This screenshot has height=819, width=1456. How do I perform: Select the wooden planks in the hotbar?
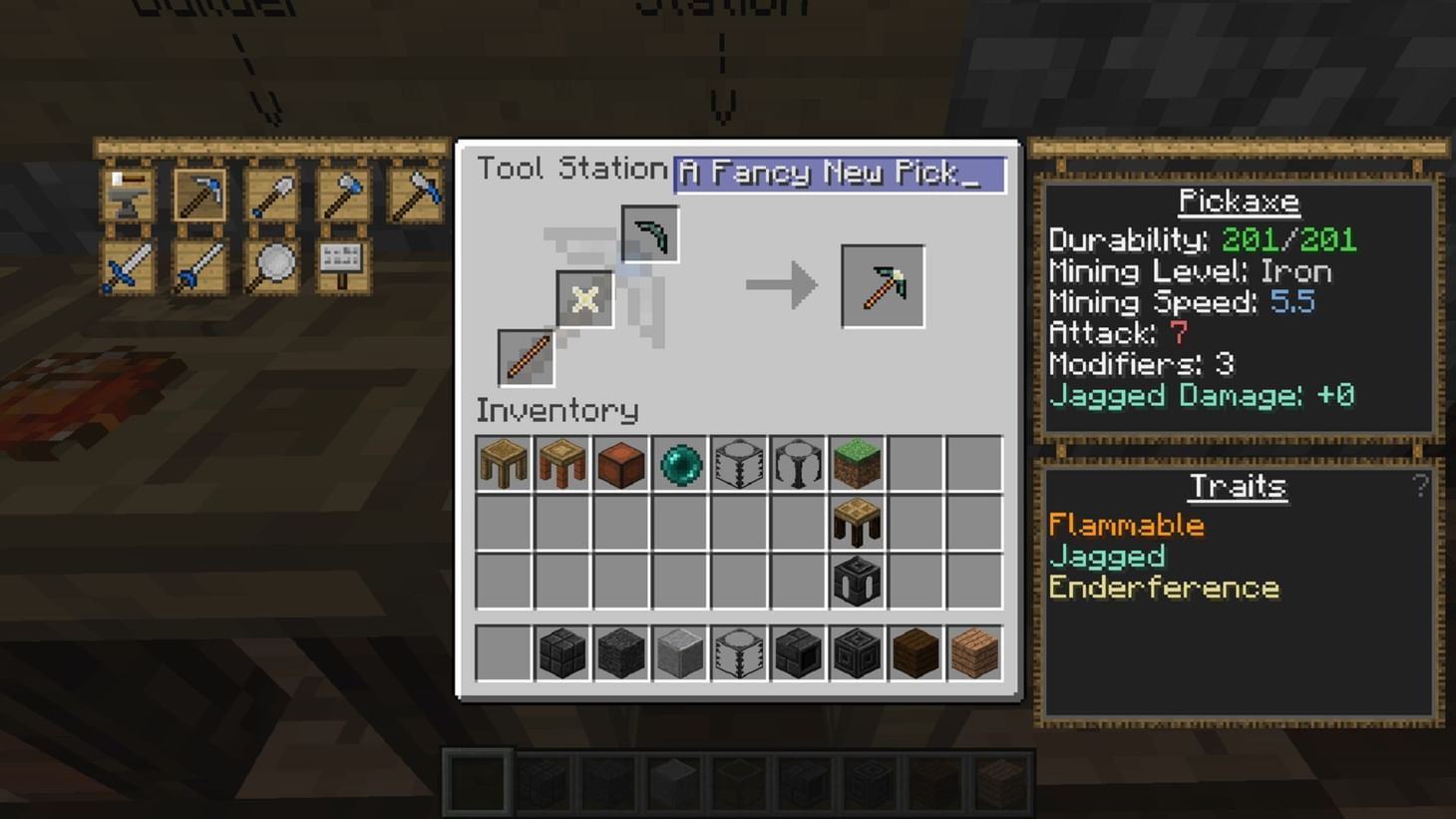pos(973,653)
